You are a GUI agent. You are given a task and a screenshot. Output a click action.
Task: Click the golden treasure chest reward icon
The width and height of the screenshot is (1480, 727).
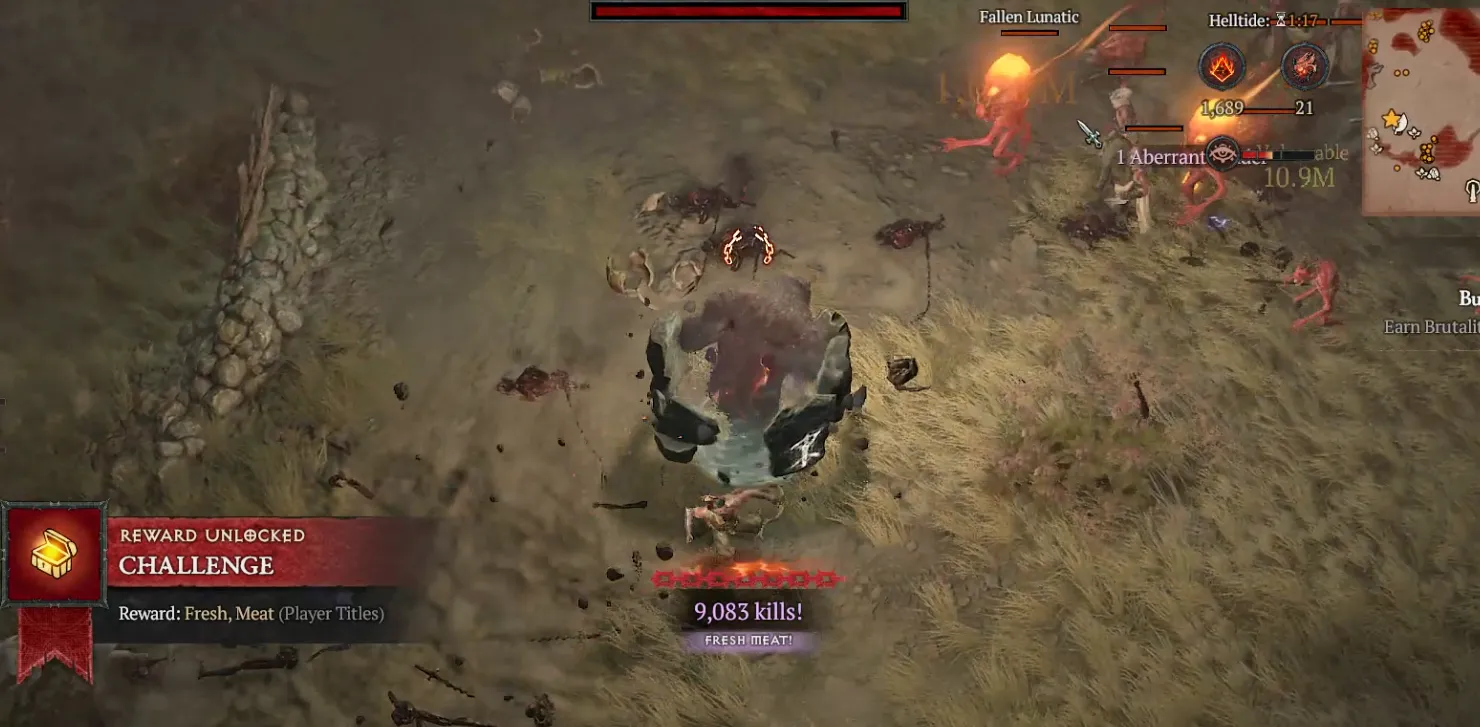click(x=54, y=554)
